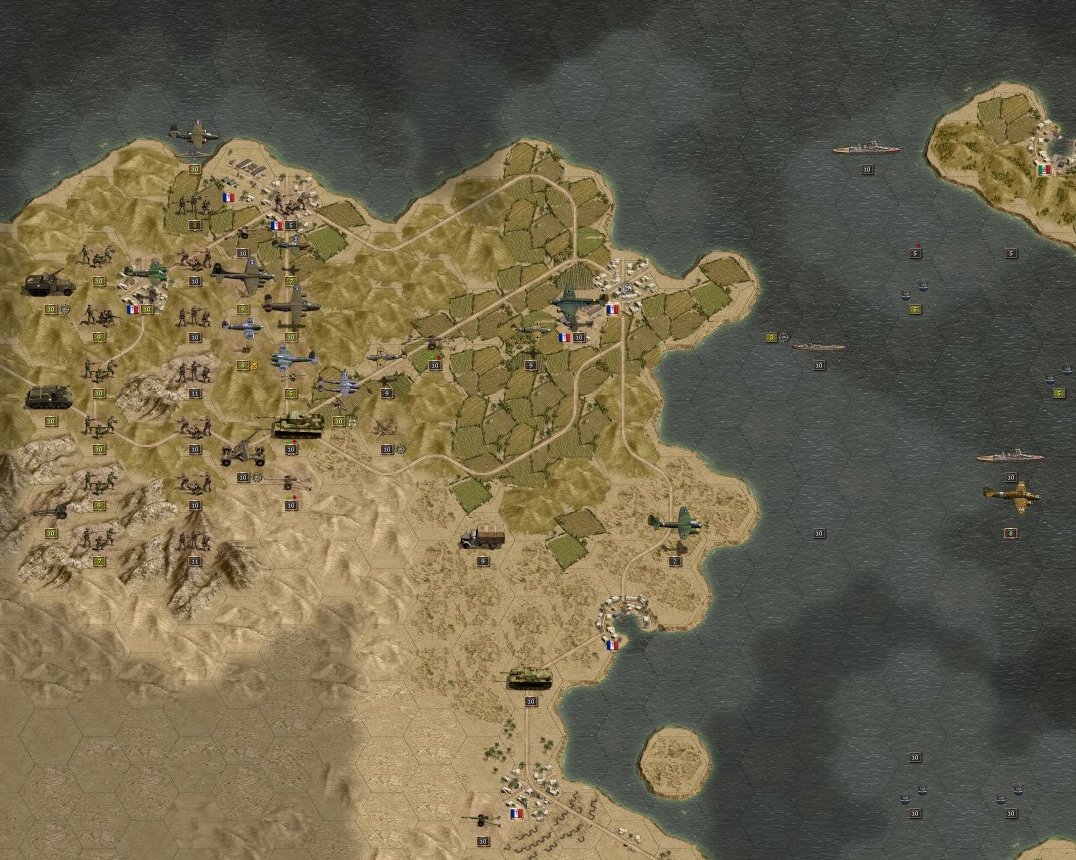Pick the artillery gun beside the southern town

coord(483,819)
